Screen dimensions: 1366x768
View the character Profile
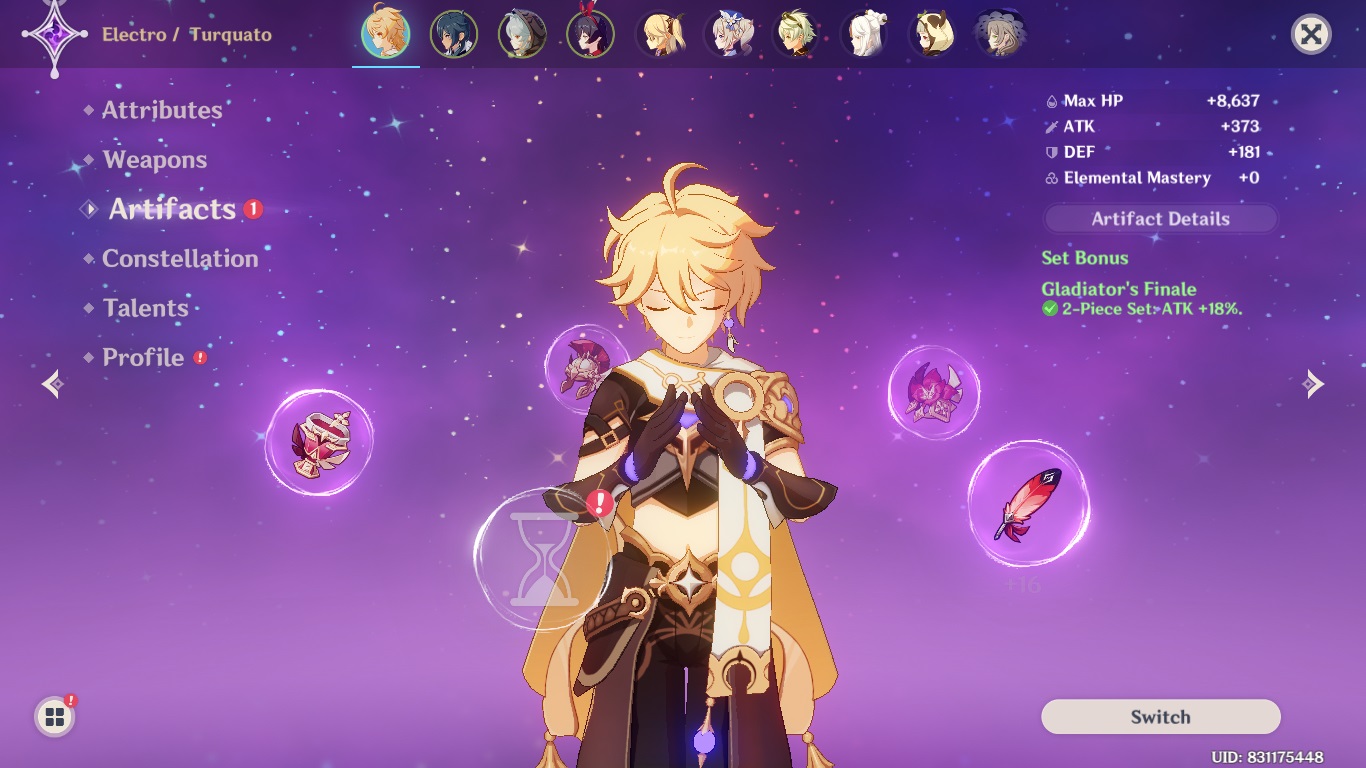coord(143,358)
